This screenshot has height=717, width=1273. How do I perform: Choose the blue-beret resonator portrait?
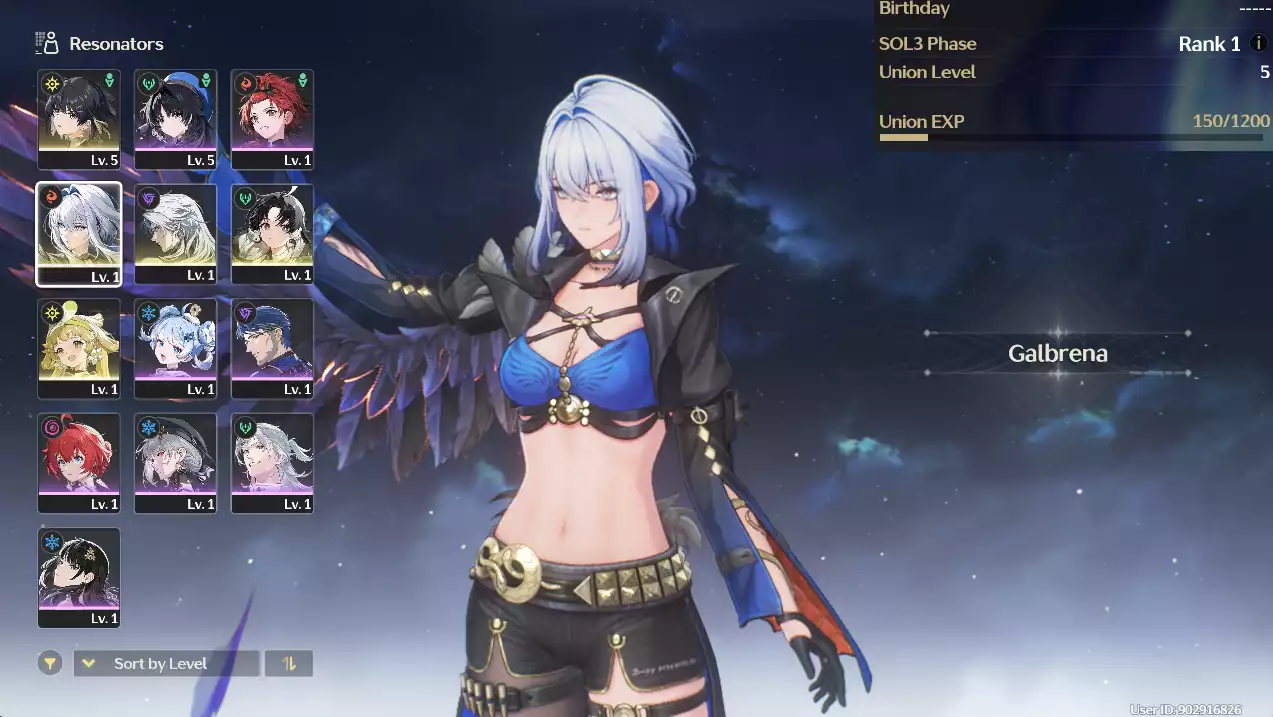[175, 119]
